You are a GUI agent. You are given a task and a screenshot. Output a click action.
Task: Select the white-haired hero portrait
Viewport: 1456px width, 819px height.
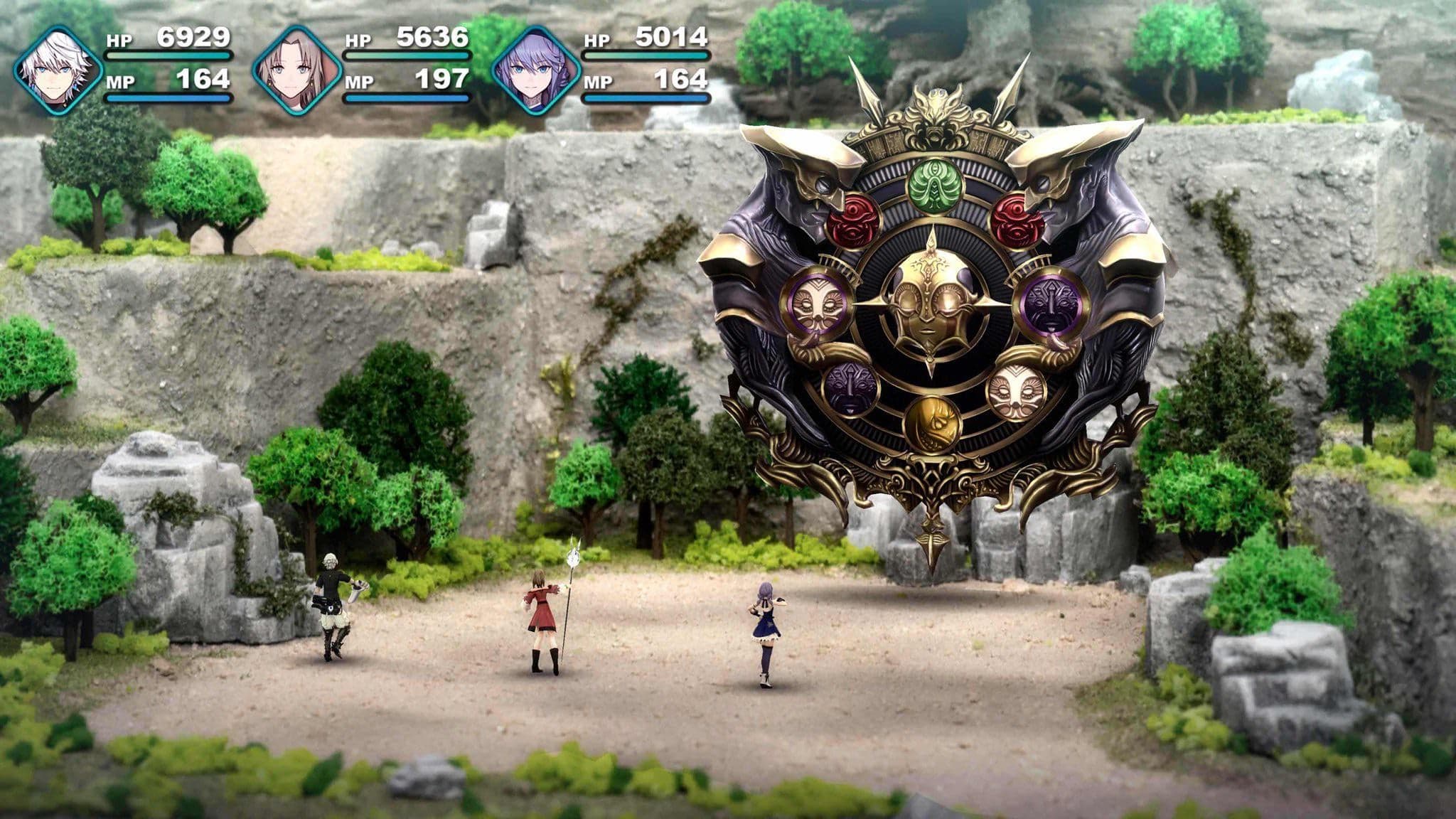click(58, 70)
